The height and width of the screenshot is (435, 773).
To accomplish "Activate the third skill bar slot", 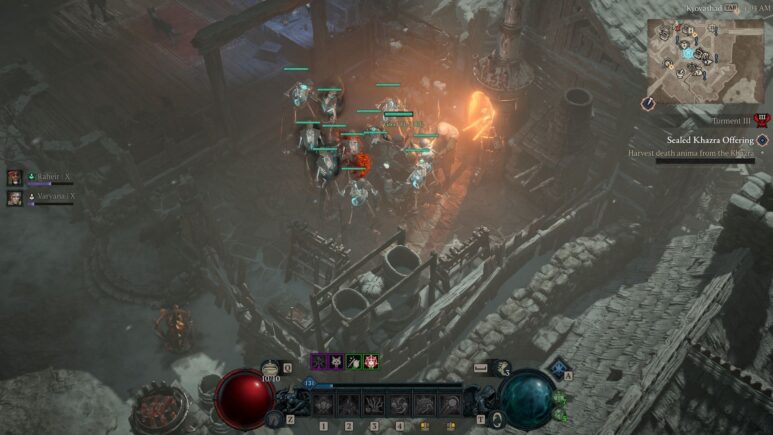I will pyautogui.click(x=374, y=404).
